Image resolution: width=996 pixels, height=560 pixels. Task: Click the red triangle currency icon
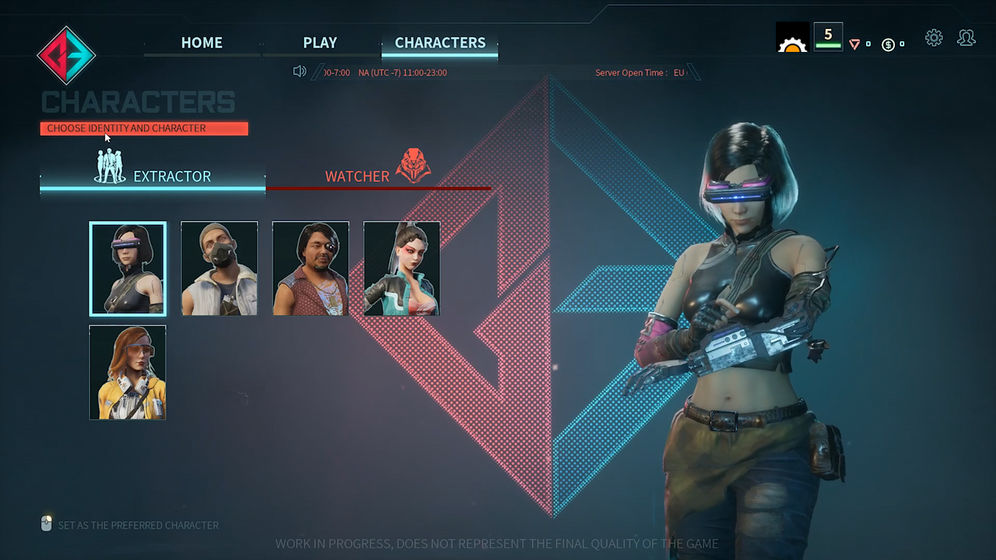pos(854,45)
